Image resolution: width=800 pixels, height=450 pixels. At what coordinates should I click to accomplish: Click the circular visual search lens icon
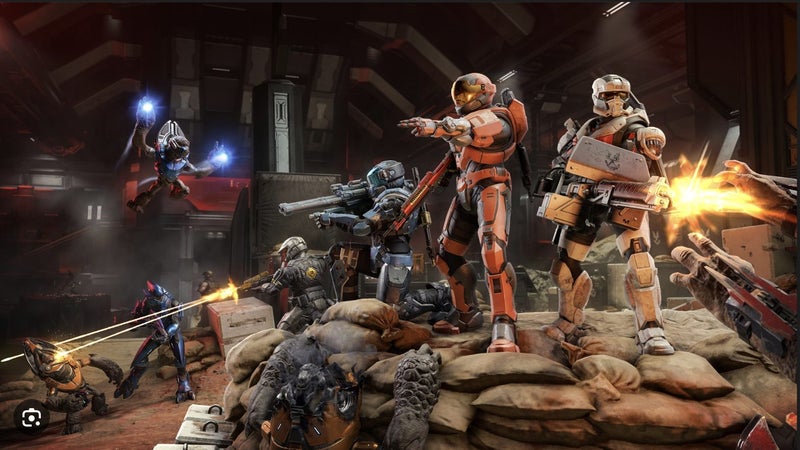[x=32, y=419]
